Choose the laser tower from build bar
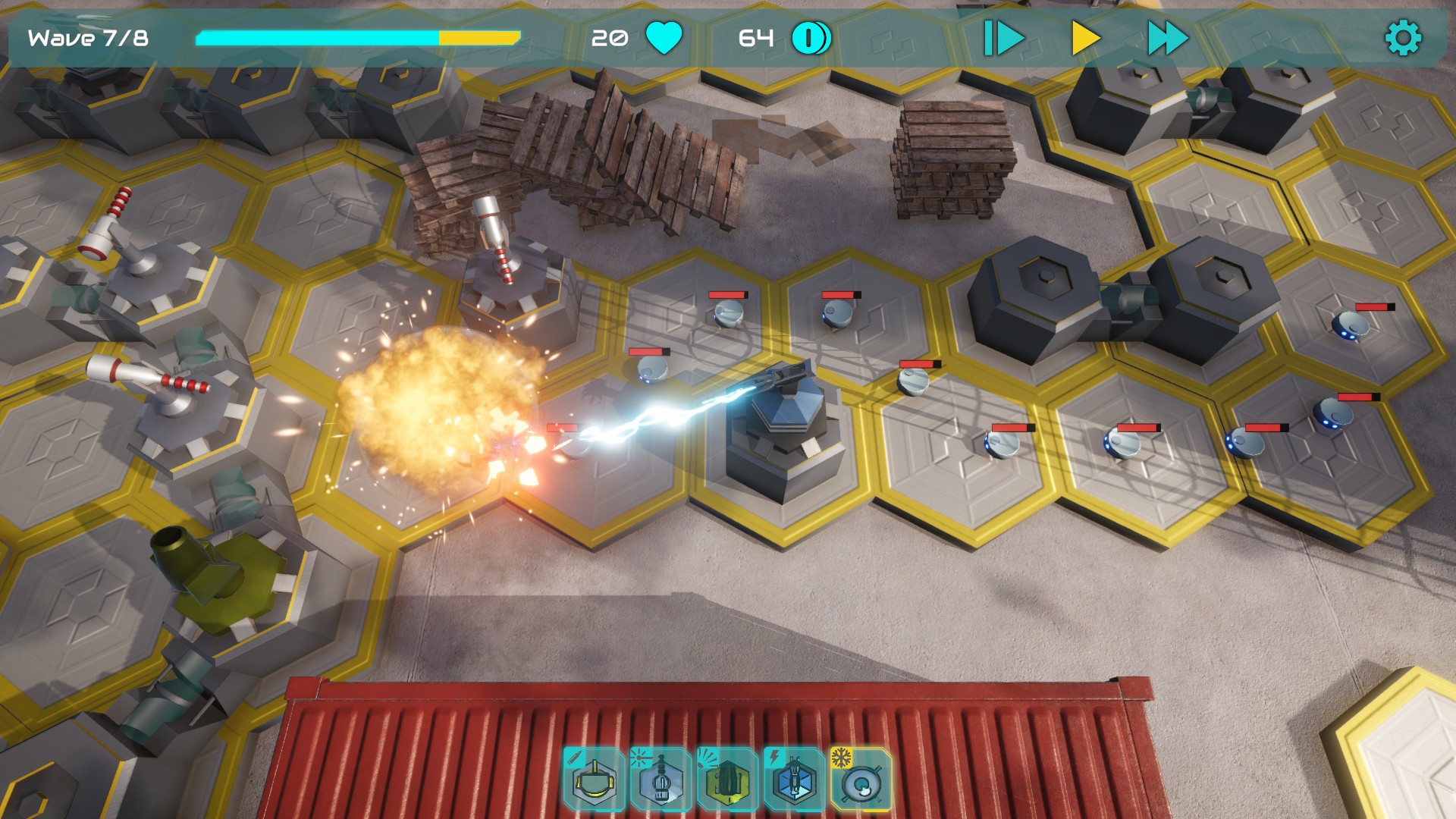 tap(660, 780)
